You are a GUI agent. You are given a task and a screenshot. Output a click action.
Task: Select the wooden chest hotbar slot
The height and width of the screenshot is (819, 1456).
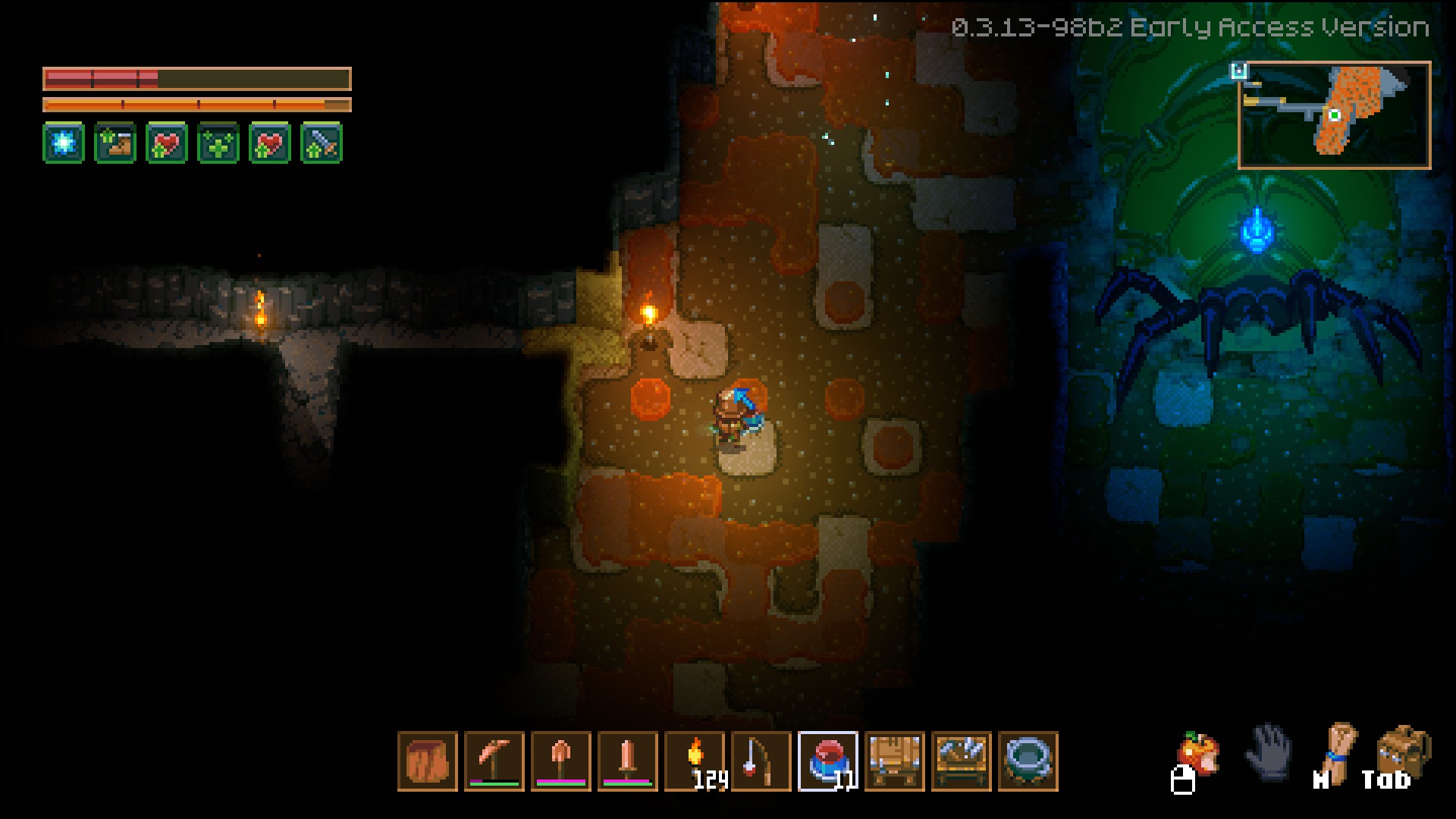pyautogui.click(x=894, y=761)
